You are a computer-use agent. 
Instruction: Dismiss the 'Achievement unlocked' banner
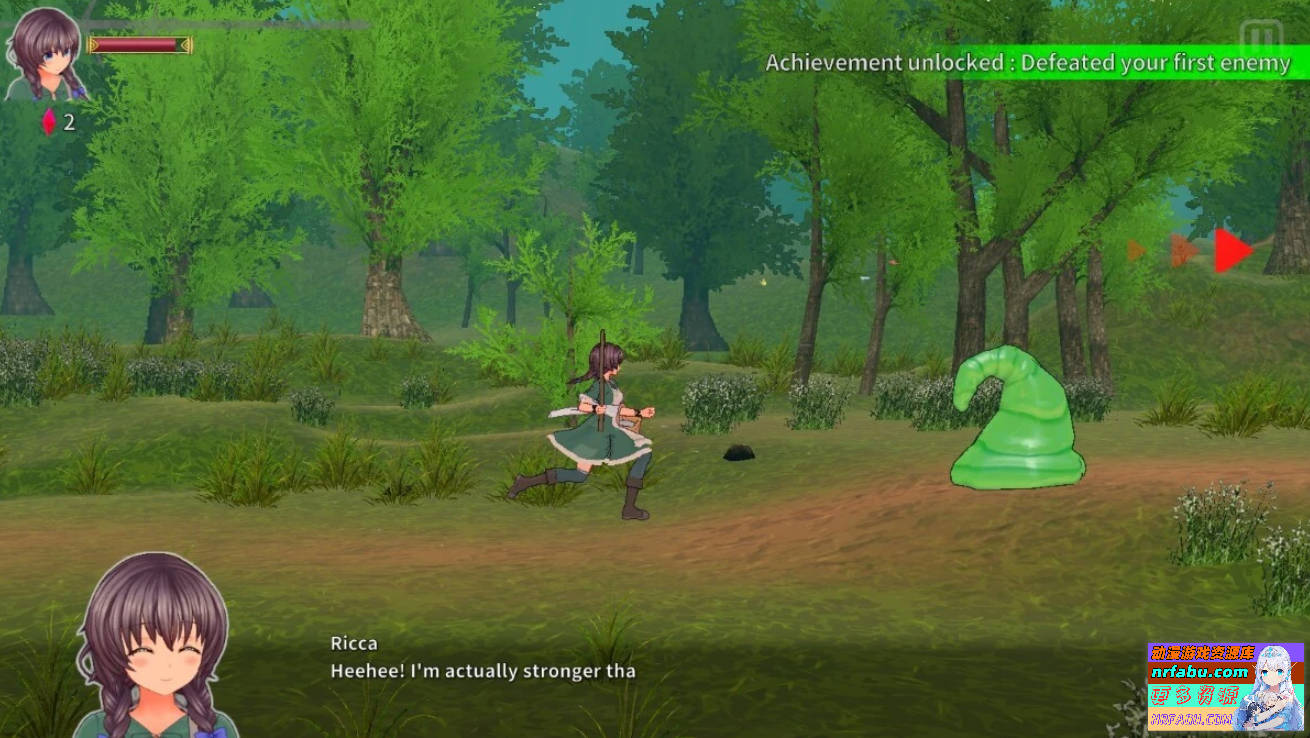[1028, 62]
